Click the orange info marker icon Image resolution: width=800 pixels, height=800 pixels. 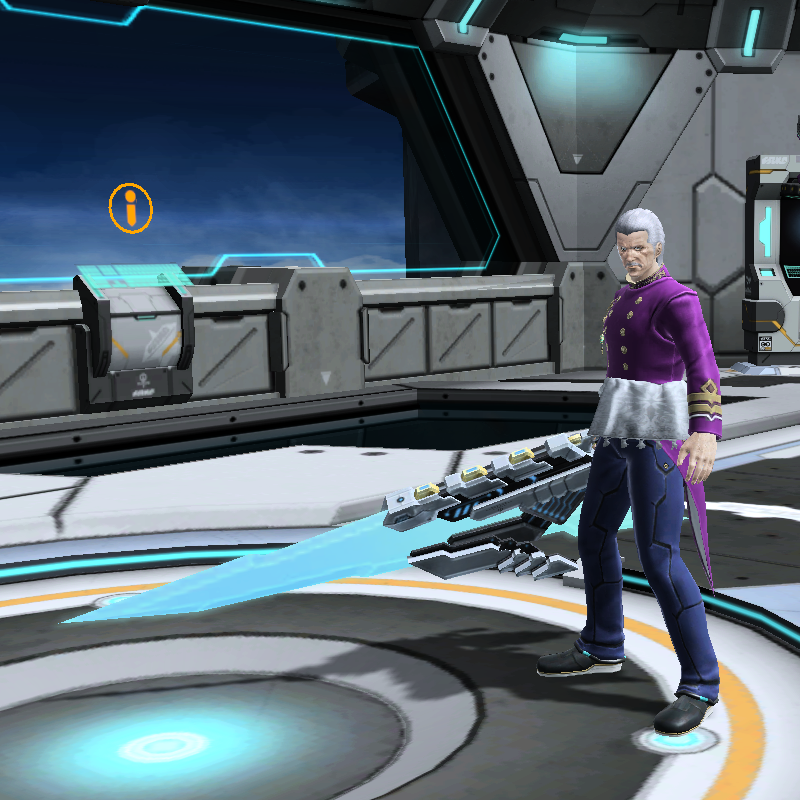[x=131, y=209]
